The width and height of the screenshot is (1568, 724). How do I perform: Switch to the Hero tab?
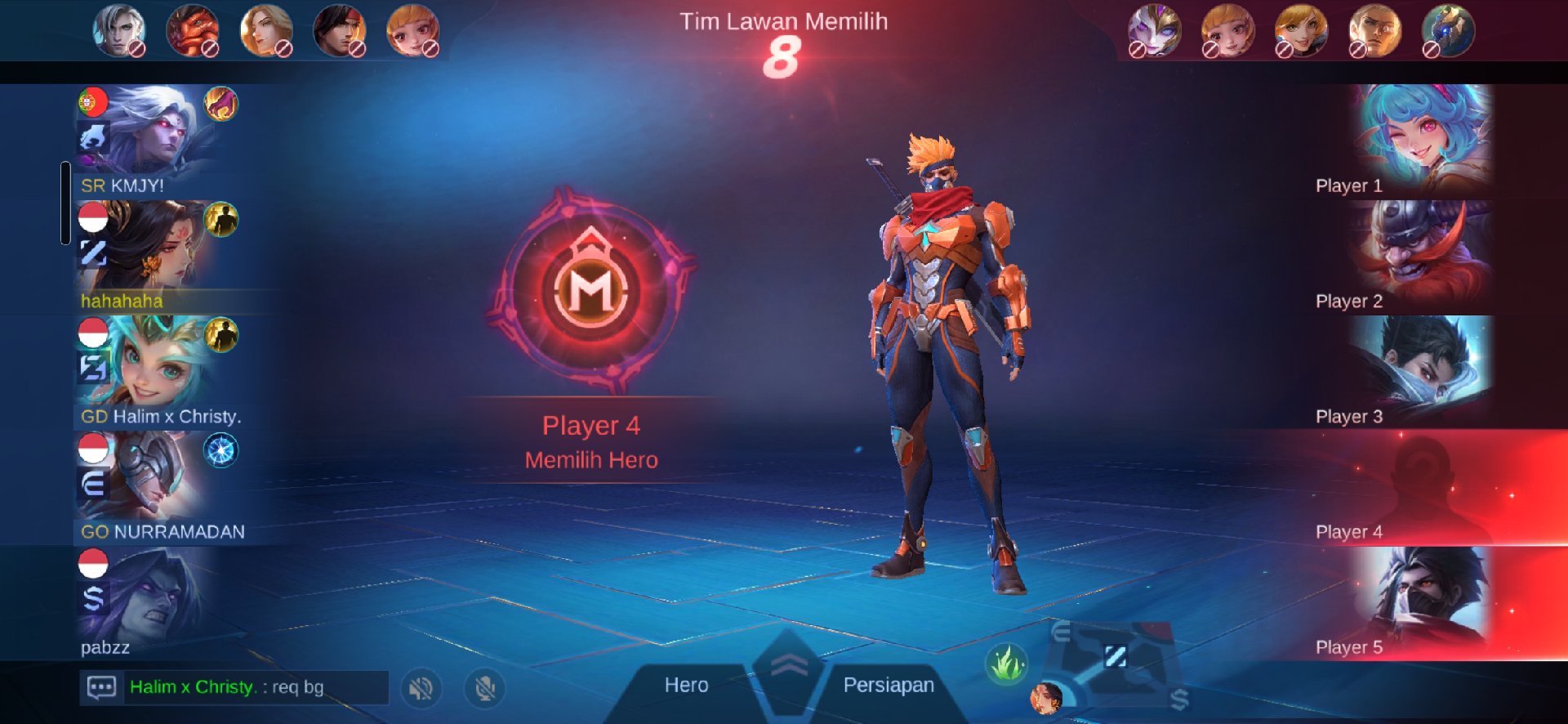tap(686, 686)
